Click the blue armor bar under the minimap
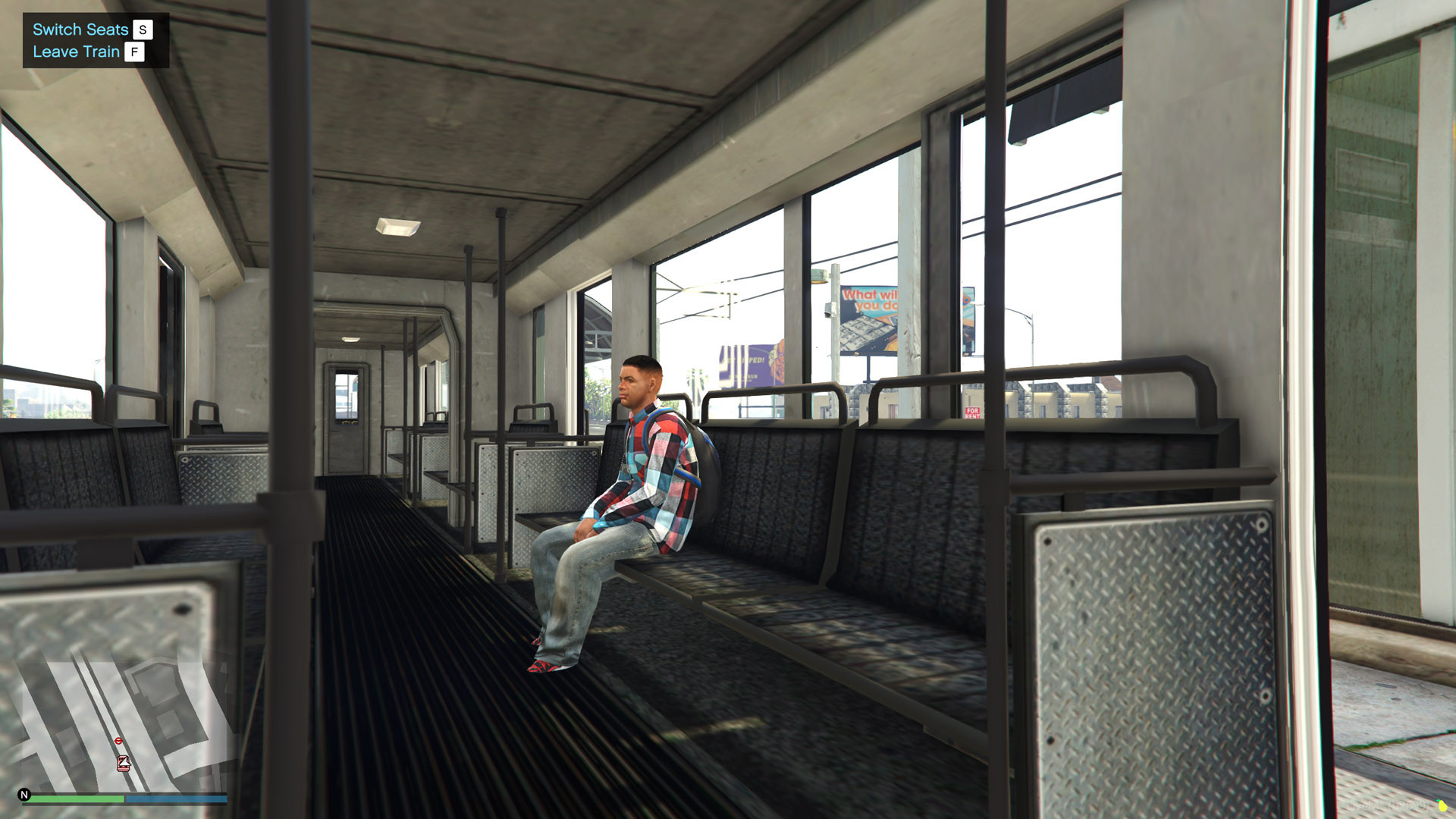The height and width of the screenshot is (819, 1456). [174, 799]
